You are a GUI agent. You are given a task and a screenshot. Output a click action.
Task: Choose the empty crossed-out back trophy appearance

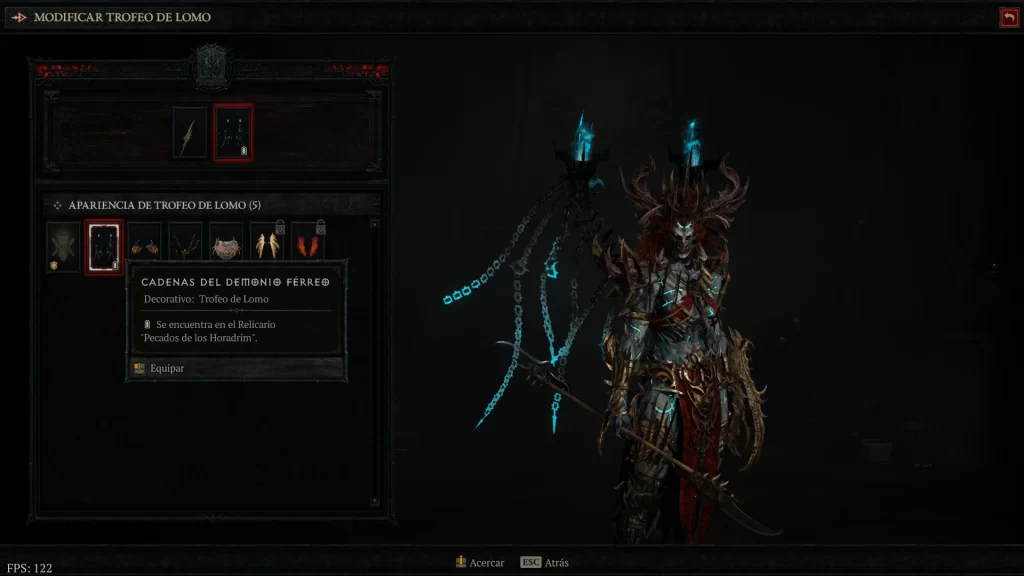[63, 246]
